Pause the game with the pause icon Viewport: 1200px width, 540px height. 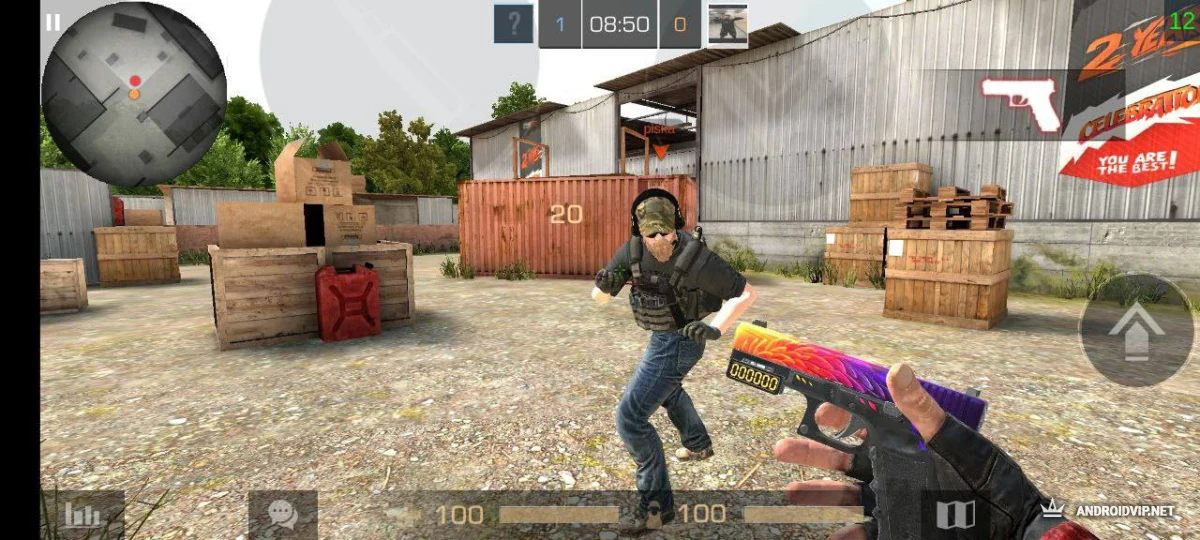point(52,22)
